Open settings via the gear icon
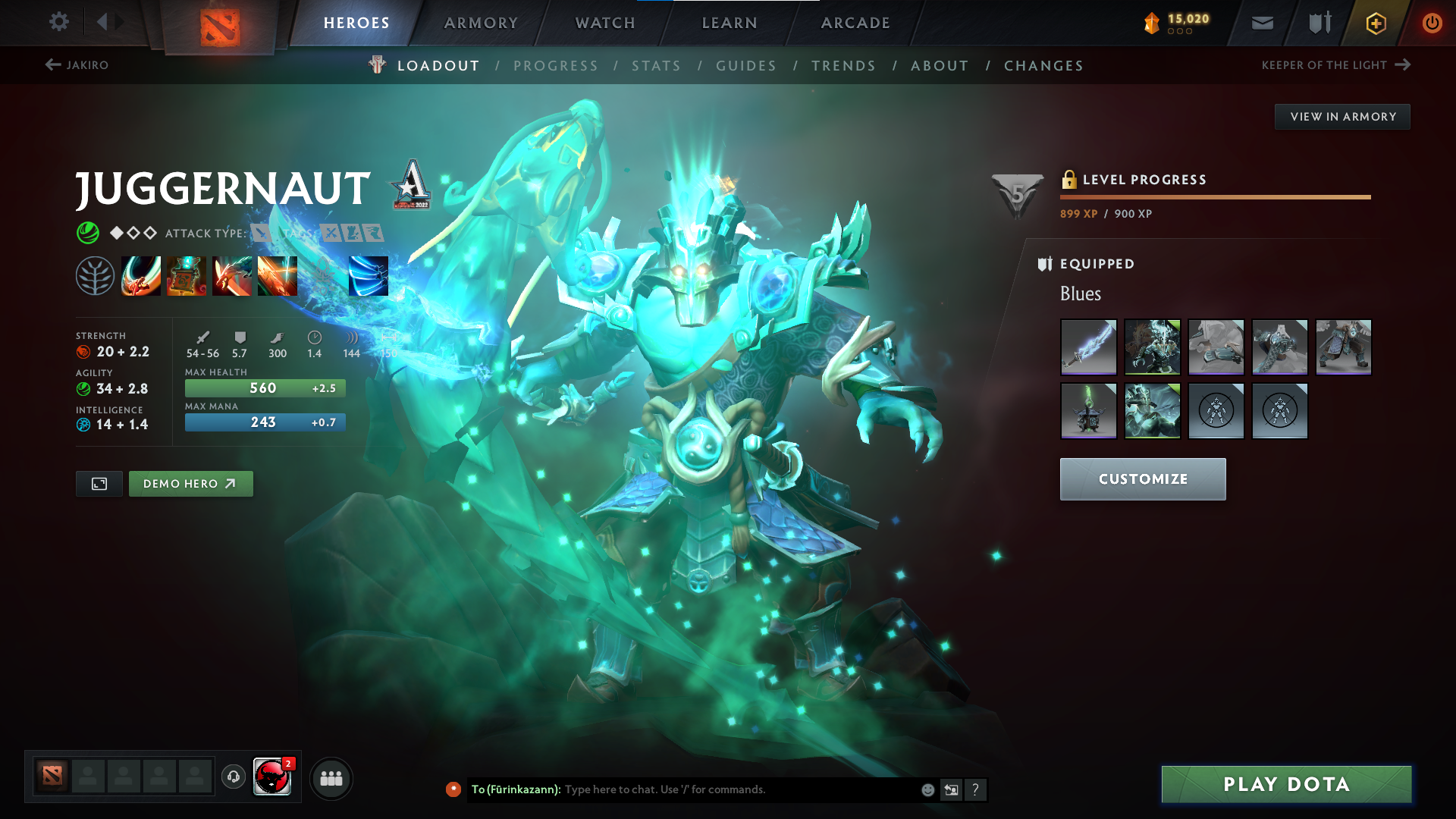The height and width of the screenshot is (819, 1456). point(58,22)
